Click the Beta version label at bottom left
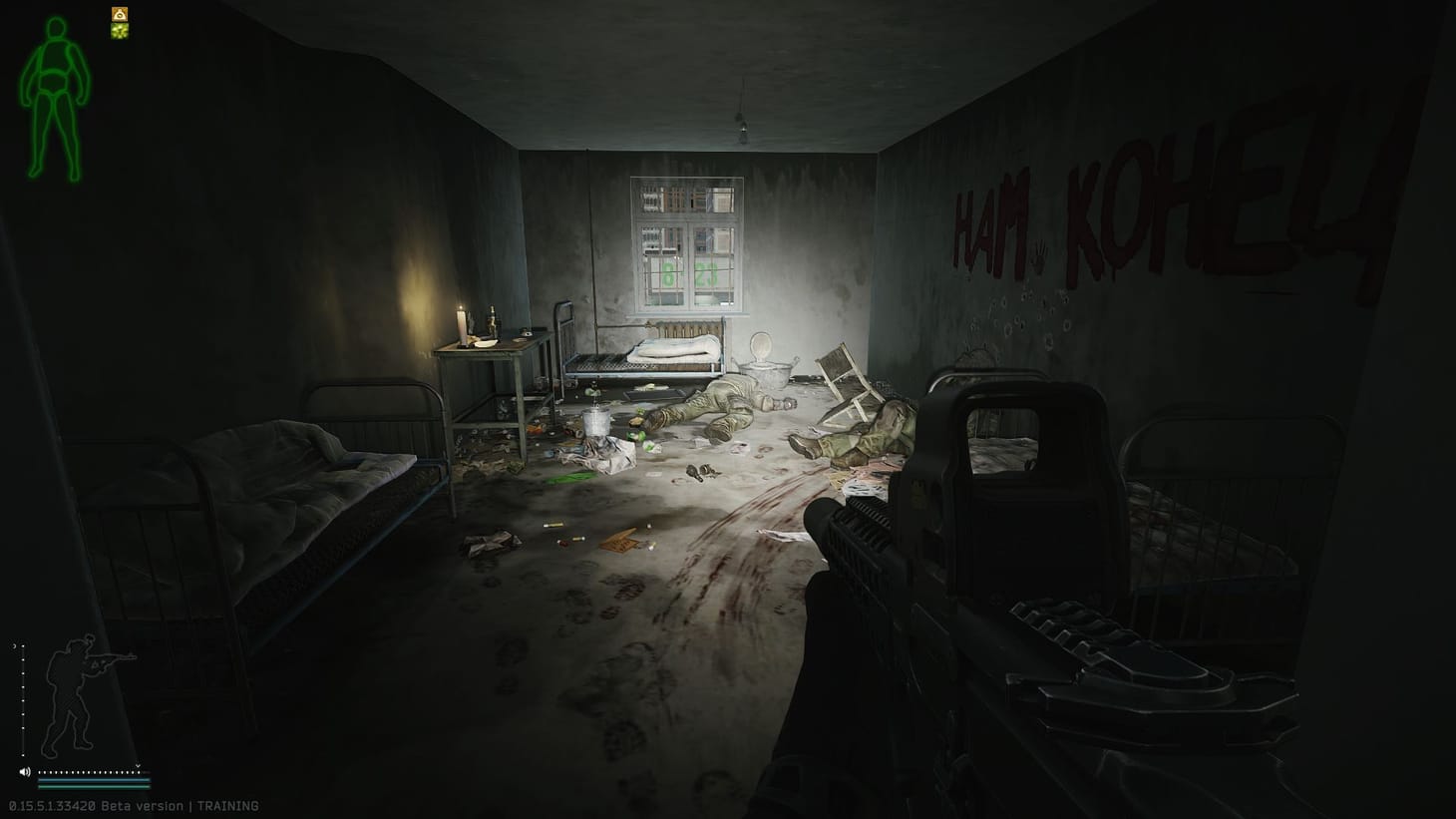Viewport: 1456px width, 819px height. point(144,805)
